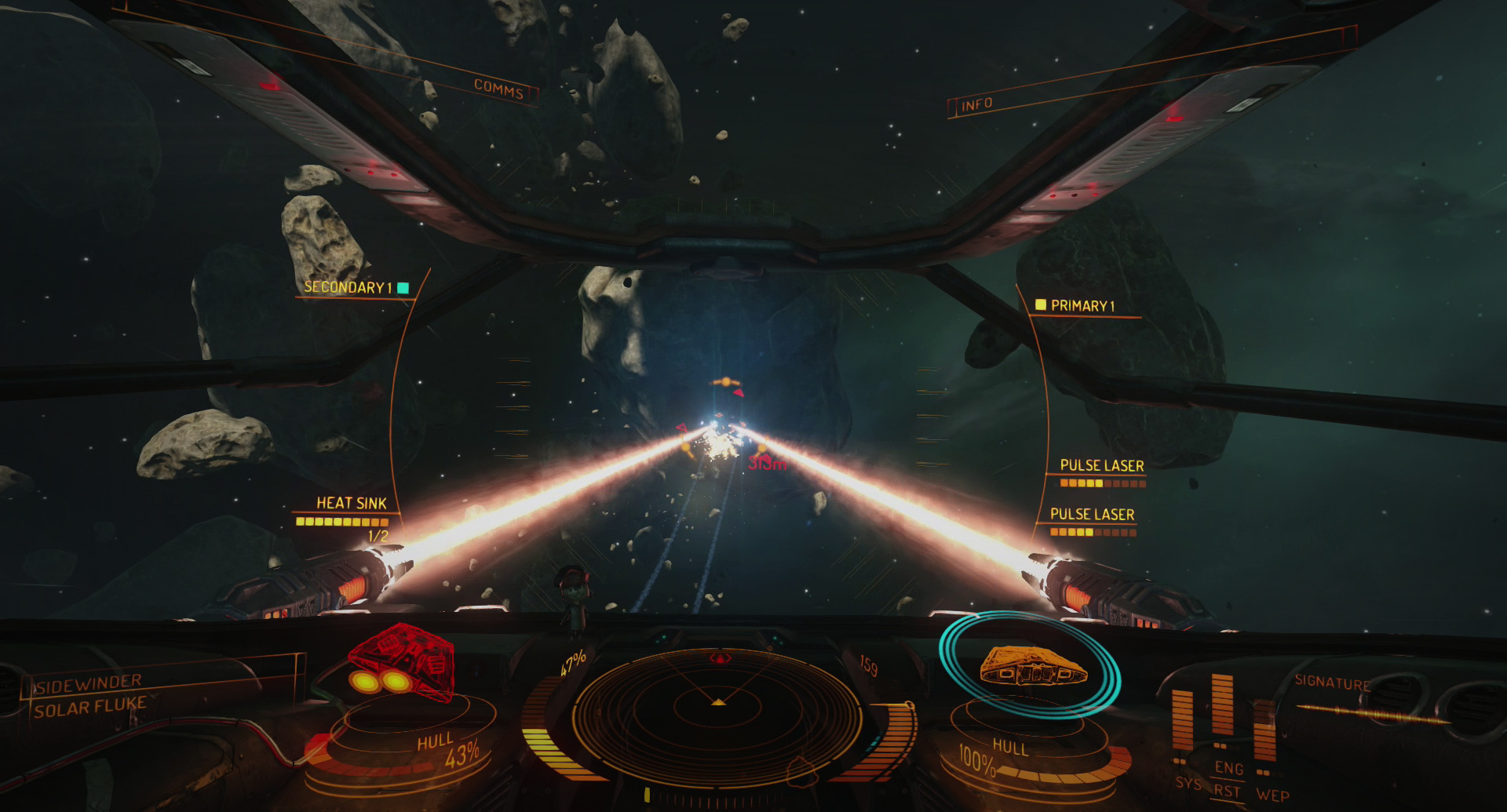Open the INFO panel
The width and height of the screenshot is (1507, 812).
[x=976, y=104]
